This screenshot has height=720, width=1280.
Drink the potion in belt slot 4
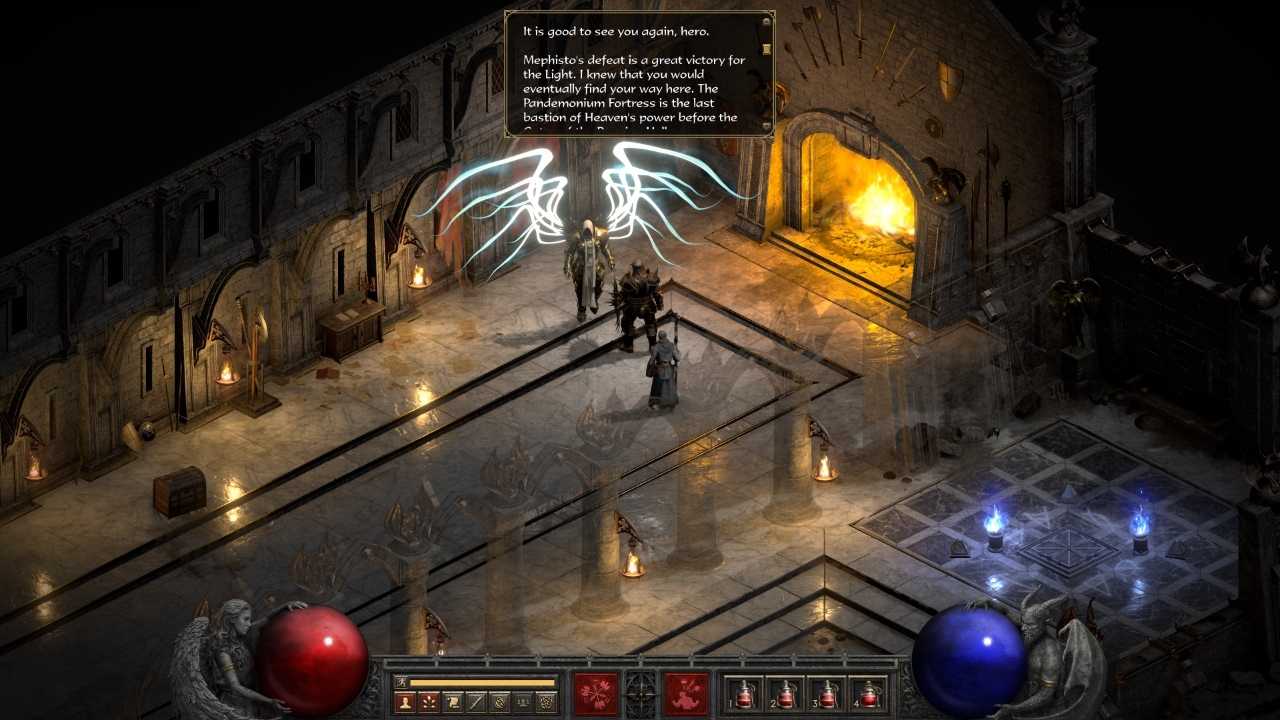tap(869, 696)
